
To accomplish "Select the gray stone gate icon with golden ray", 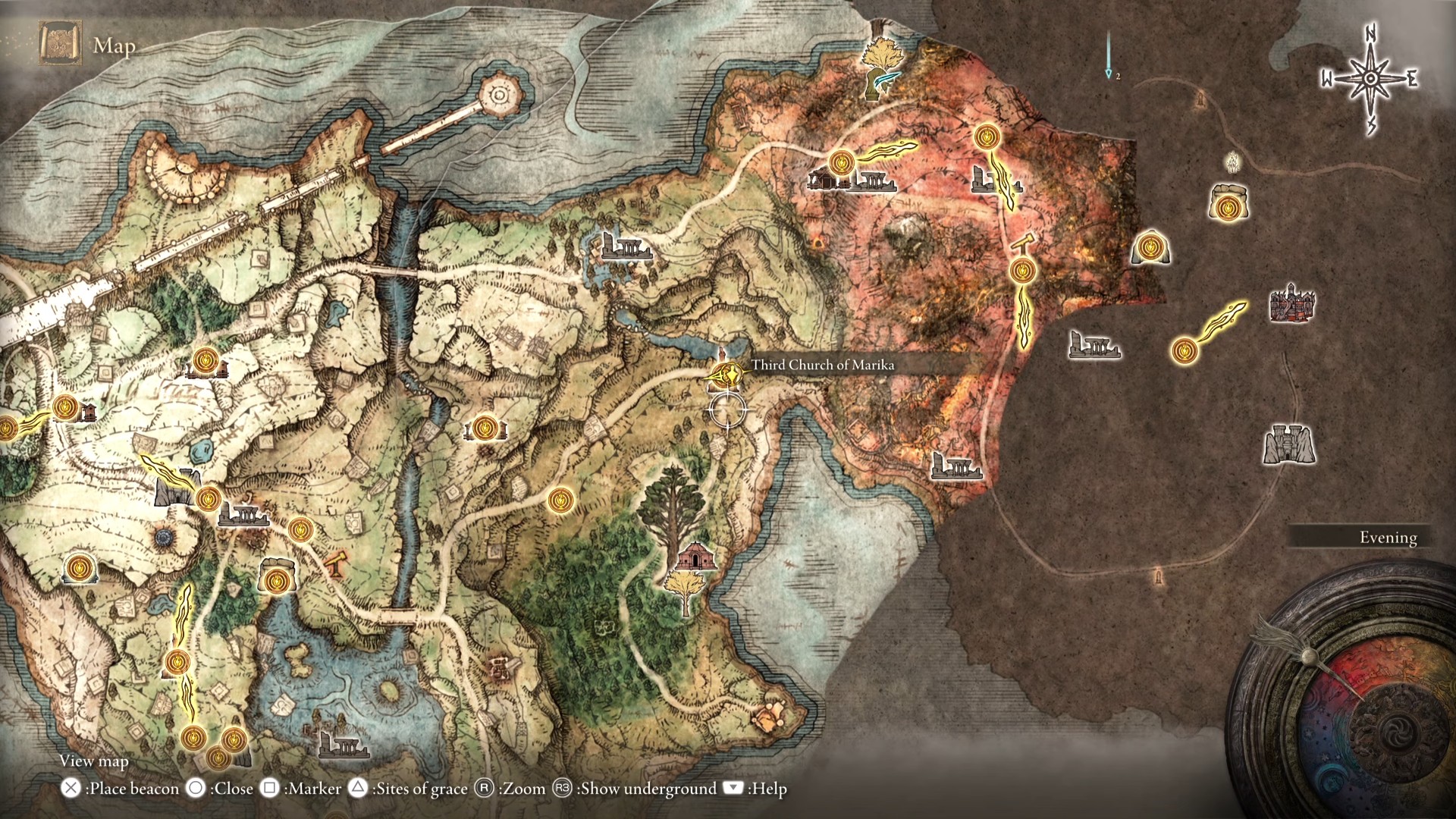I will tap(177, 488).
